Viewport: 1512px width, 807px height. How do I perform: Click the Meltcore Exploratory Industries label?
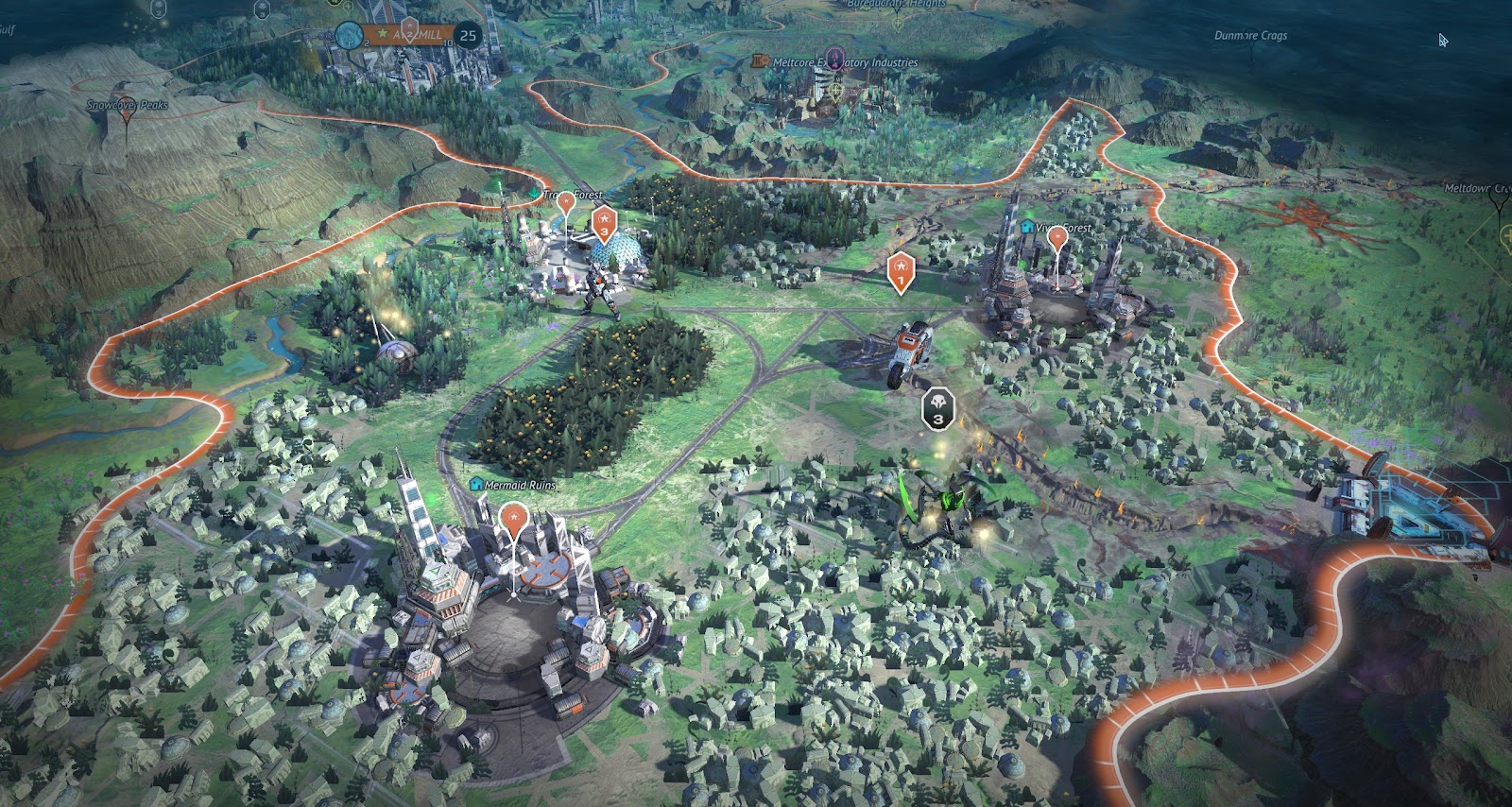845,62
